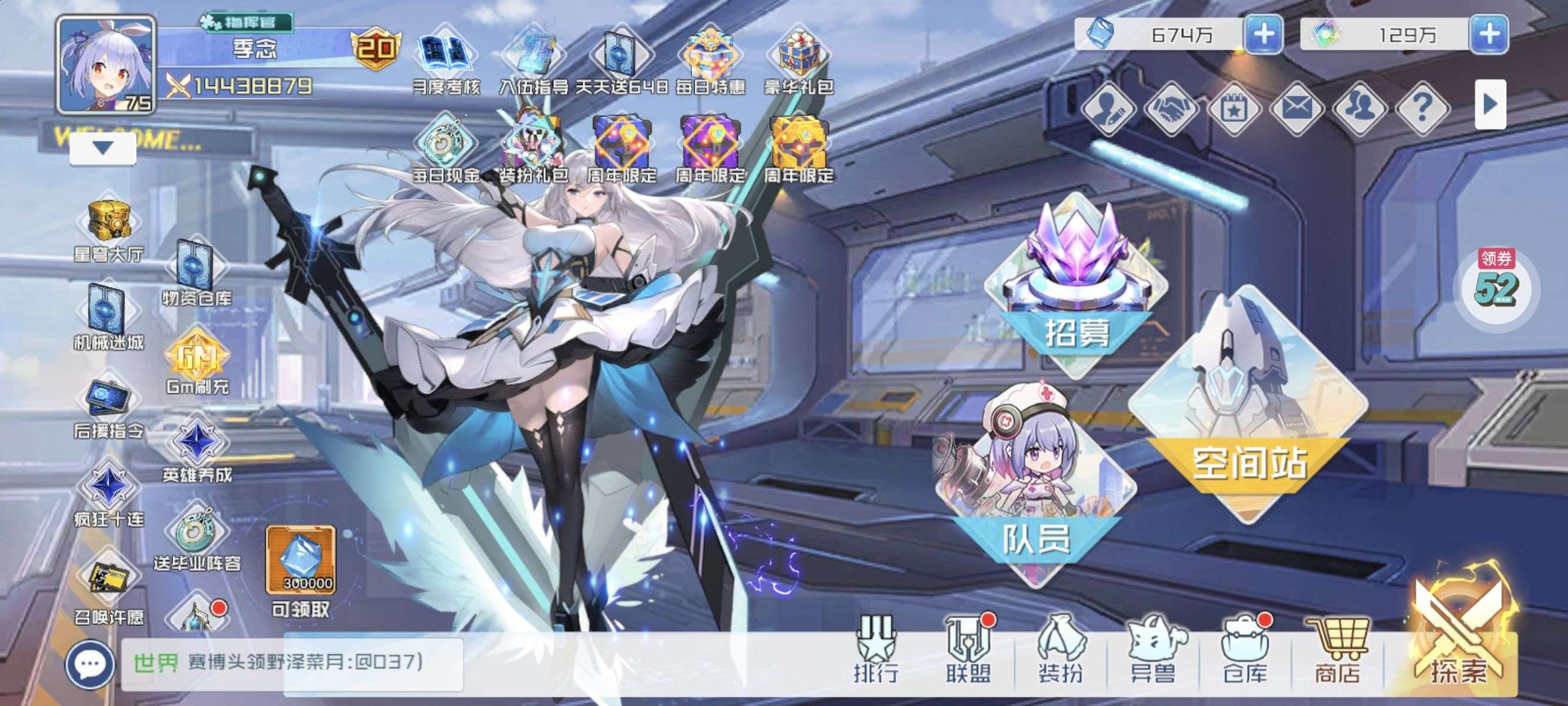Image resolution: width=1568 pixels, height=706 pixels.
Task: Open the 月度考核 monthly assessment
Action: 446,61
